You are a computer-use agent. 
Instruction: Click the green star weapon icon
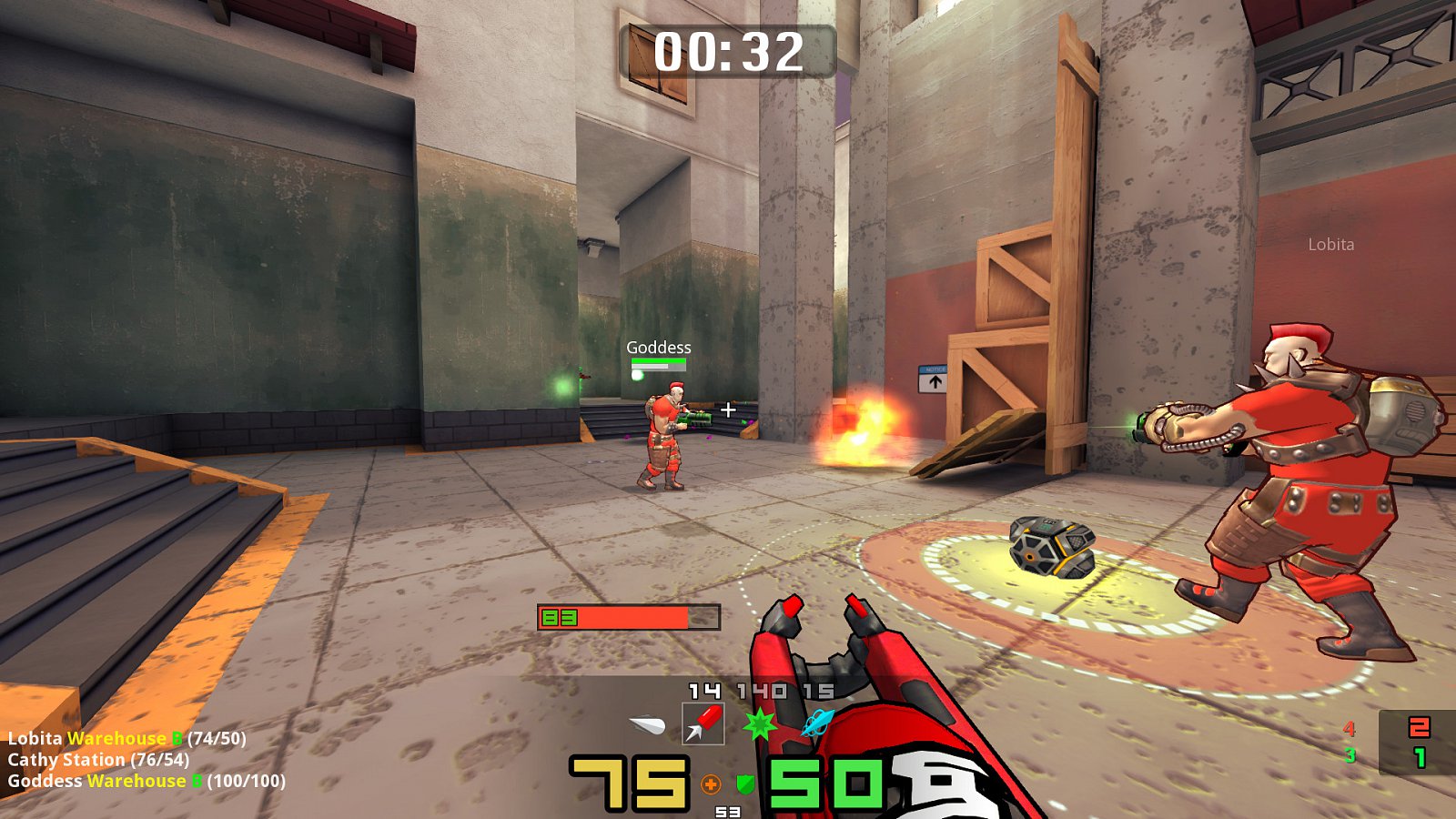pyautogui.click(x=761, y=724)
